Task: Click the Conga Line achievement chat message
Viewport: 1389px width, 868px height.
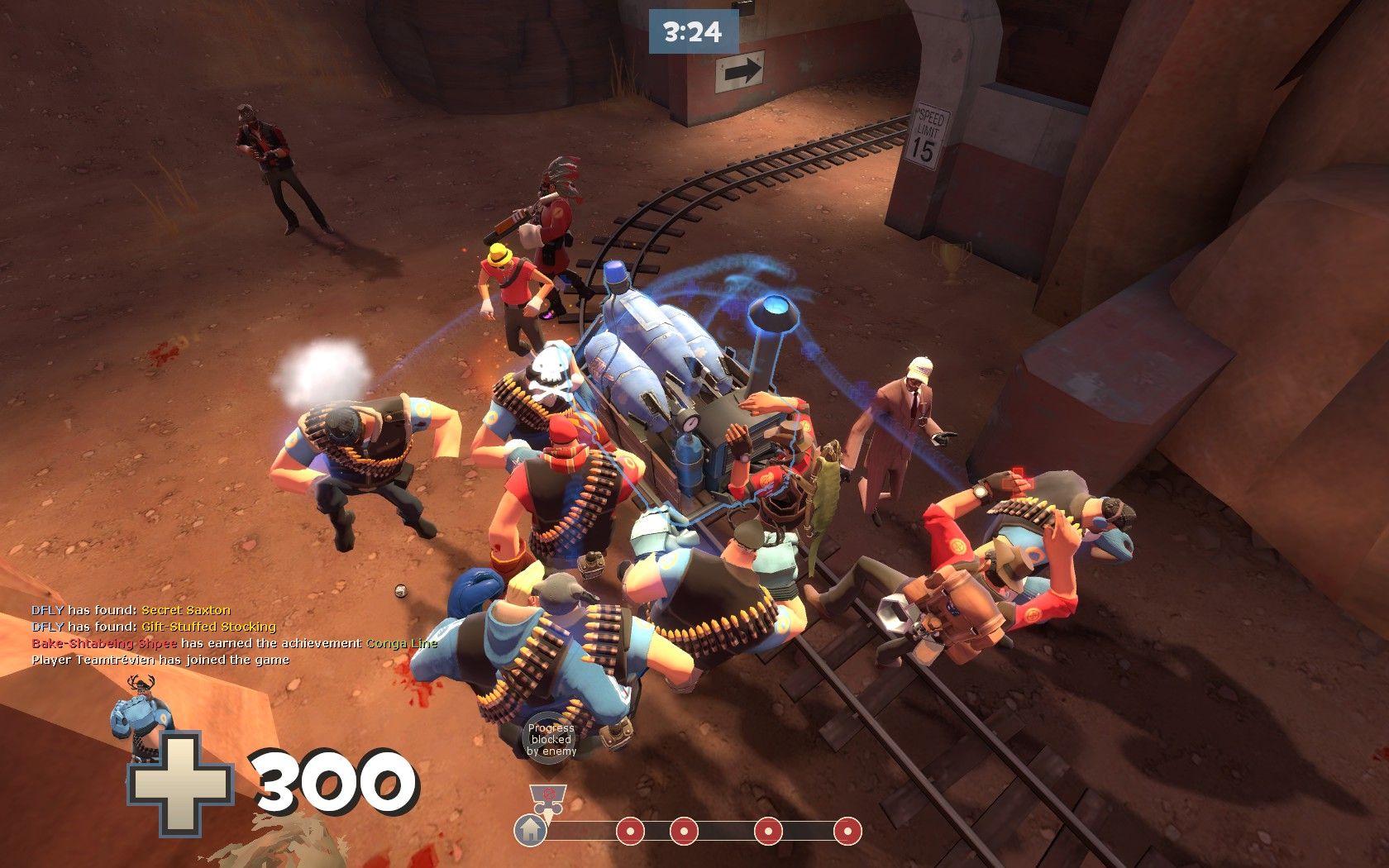Action: click(x=234, y=643)
